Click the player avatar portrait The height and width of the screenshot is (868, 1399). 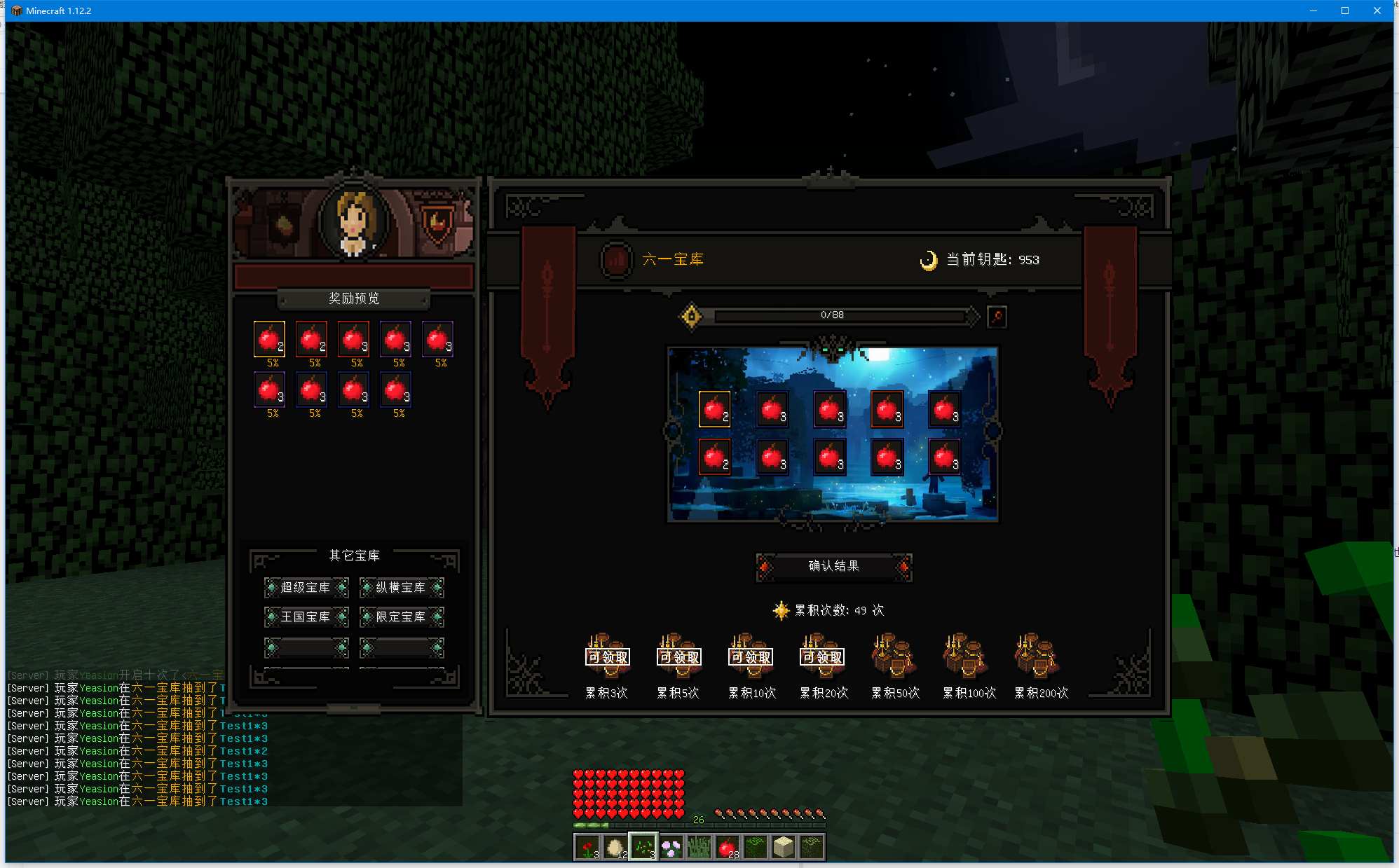[x=354, y=221]
